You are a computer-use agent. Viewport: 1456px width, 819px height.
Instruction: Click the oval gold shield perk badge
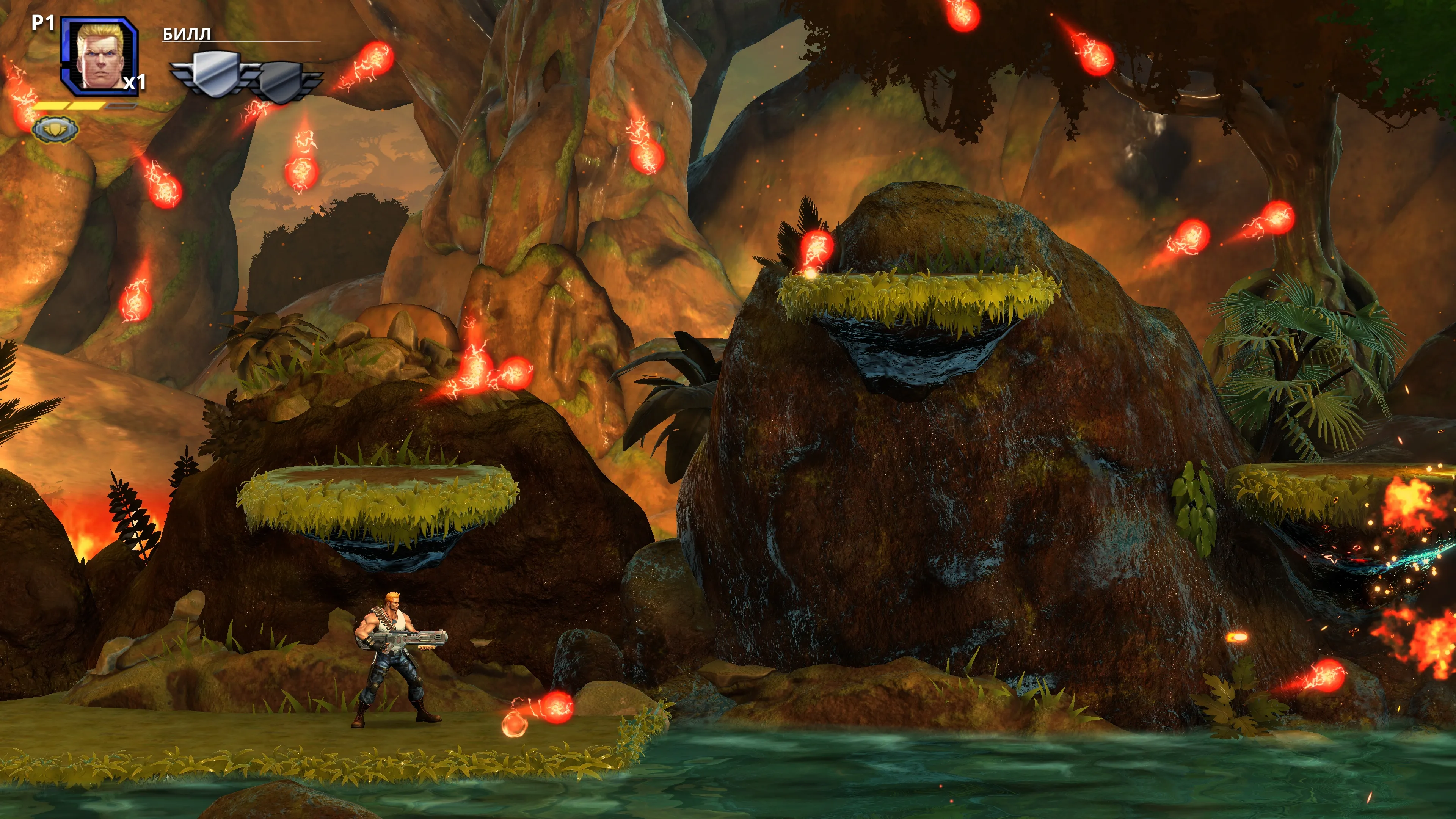point(55,129)
